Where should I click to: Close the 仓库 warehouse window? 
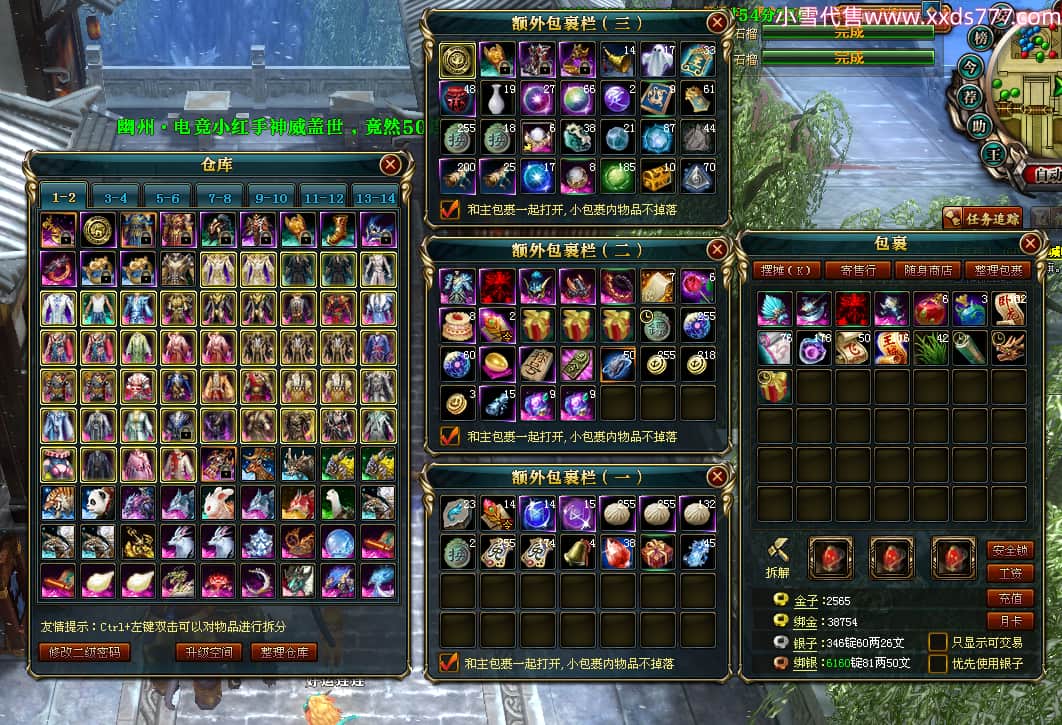point(390,165)
